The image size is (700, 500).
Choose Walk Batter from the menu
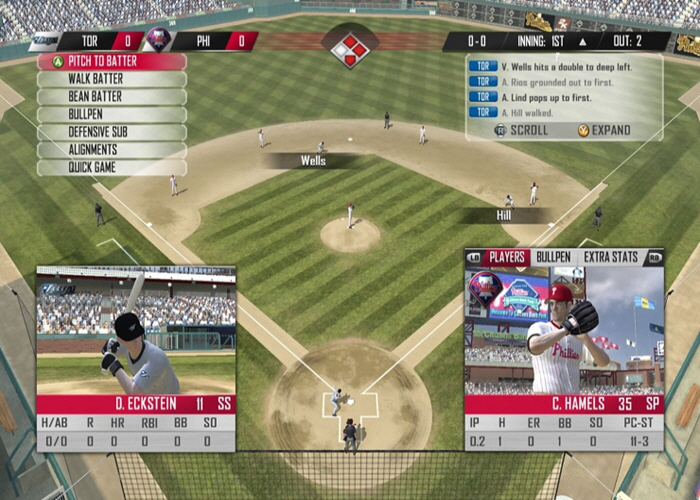click(111, 79)
